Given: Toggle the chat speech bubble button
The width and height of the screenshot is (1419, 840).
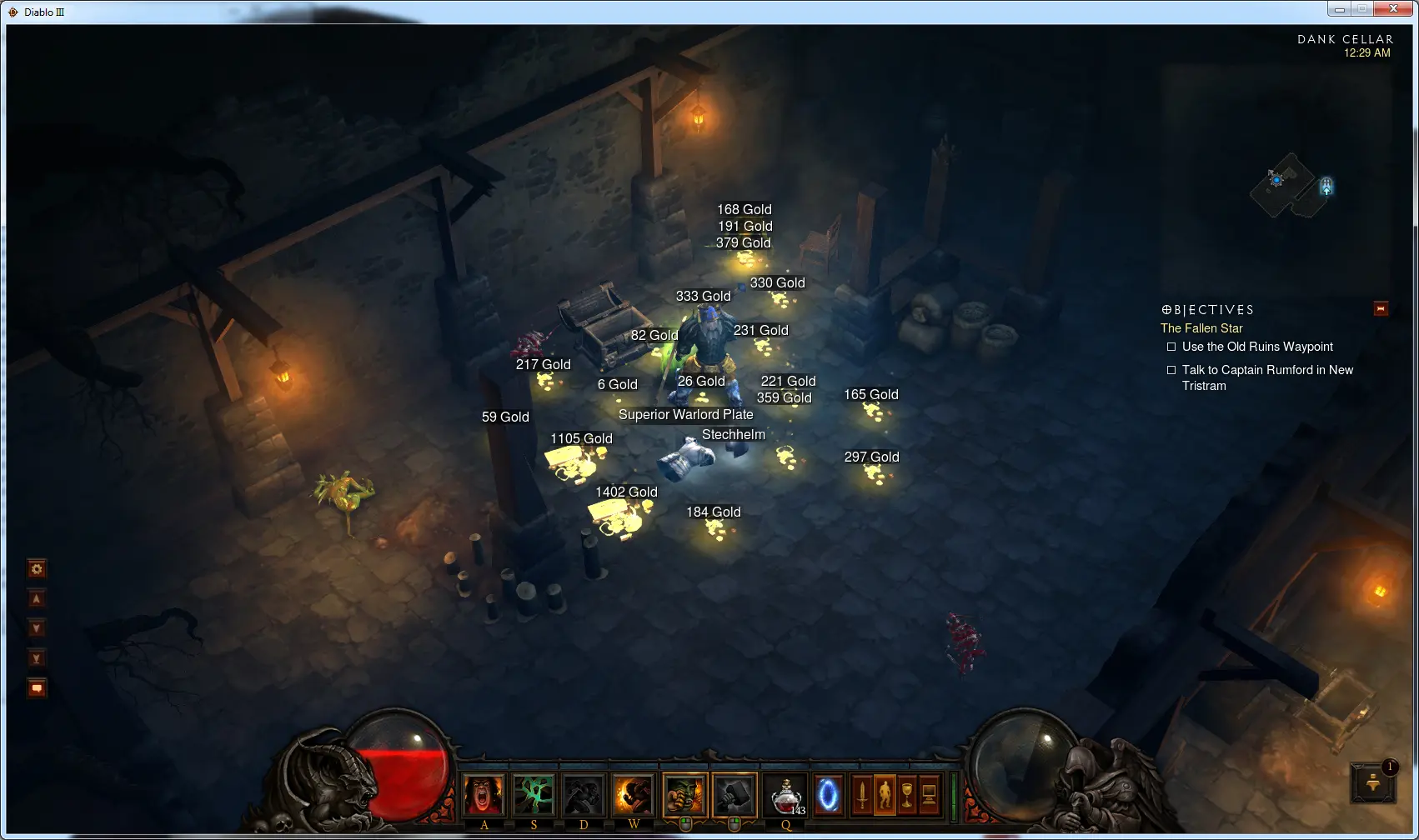Looking at the screenshot, I should [x=37, y=688].
